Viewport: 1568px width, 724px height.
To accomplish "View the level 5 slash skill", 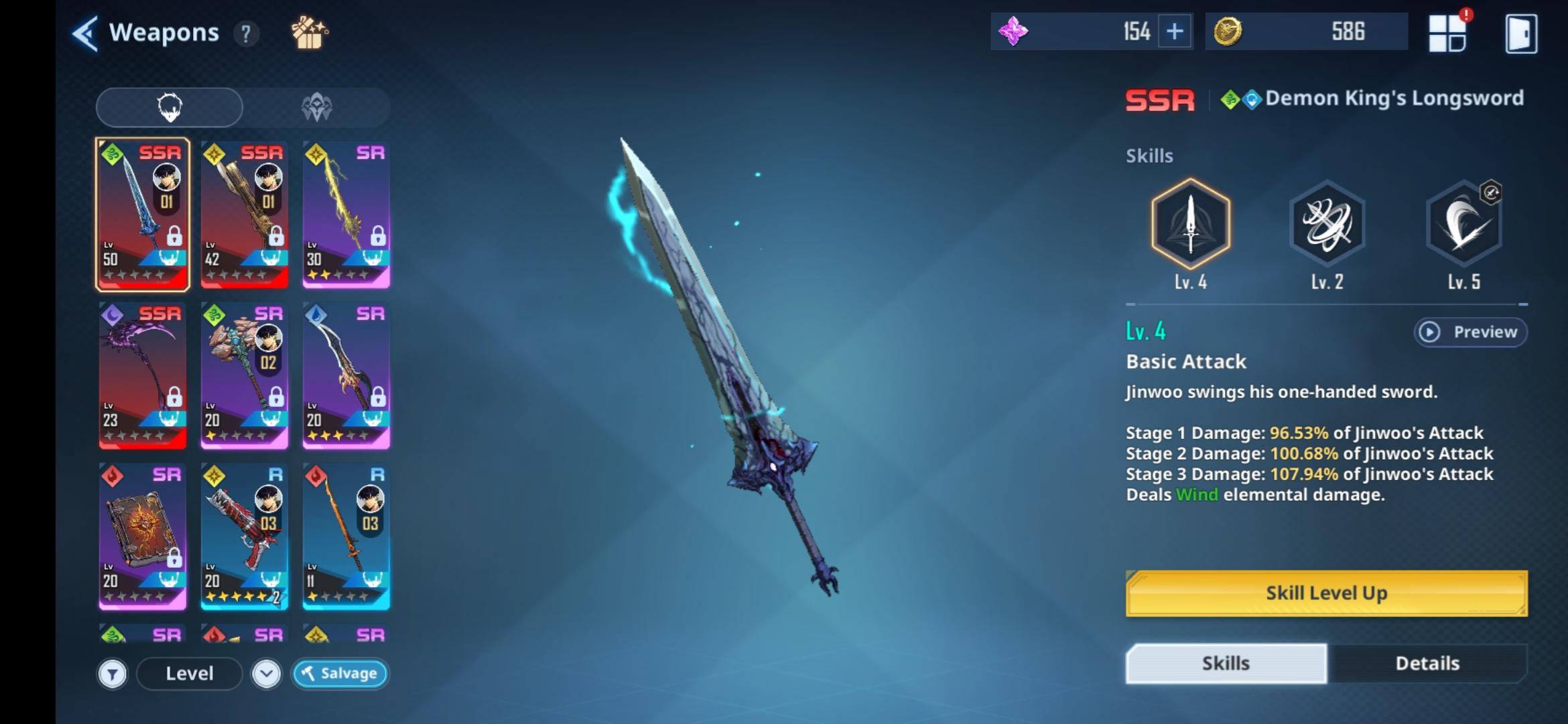I will 1464,224.
